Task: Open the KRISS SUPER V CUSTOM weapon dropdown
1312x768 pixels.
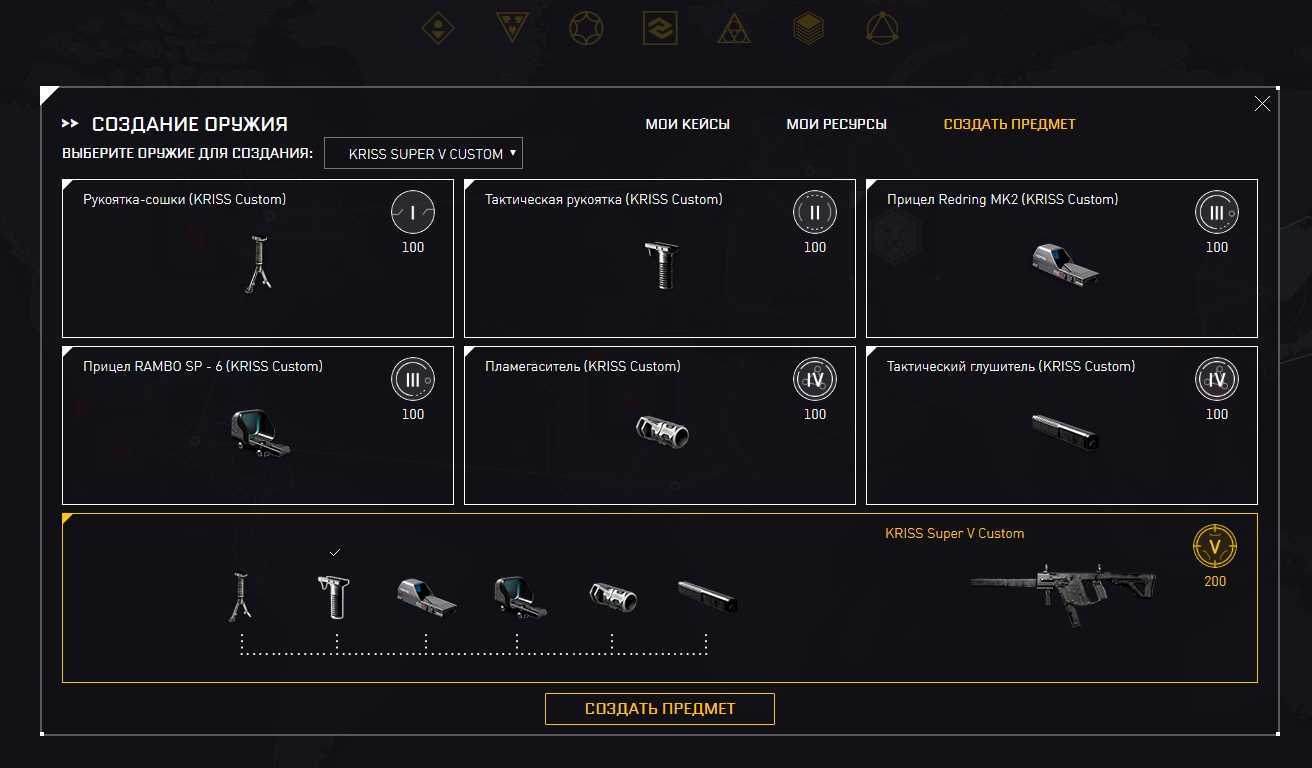Action: point(424,154)
